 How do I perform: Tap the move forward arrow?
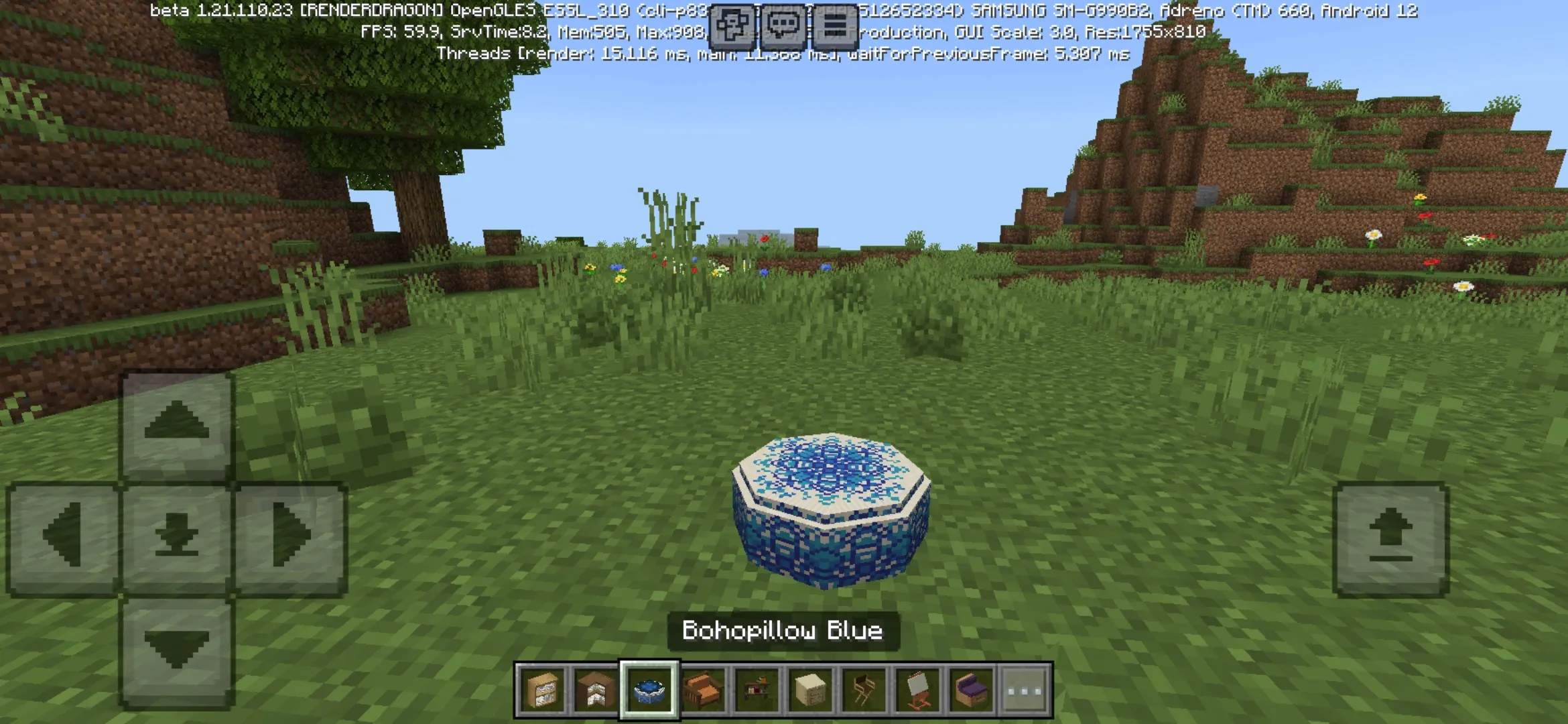tap(177, 424)
